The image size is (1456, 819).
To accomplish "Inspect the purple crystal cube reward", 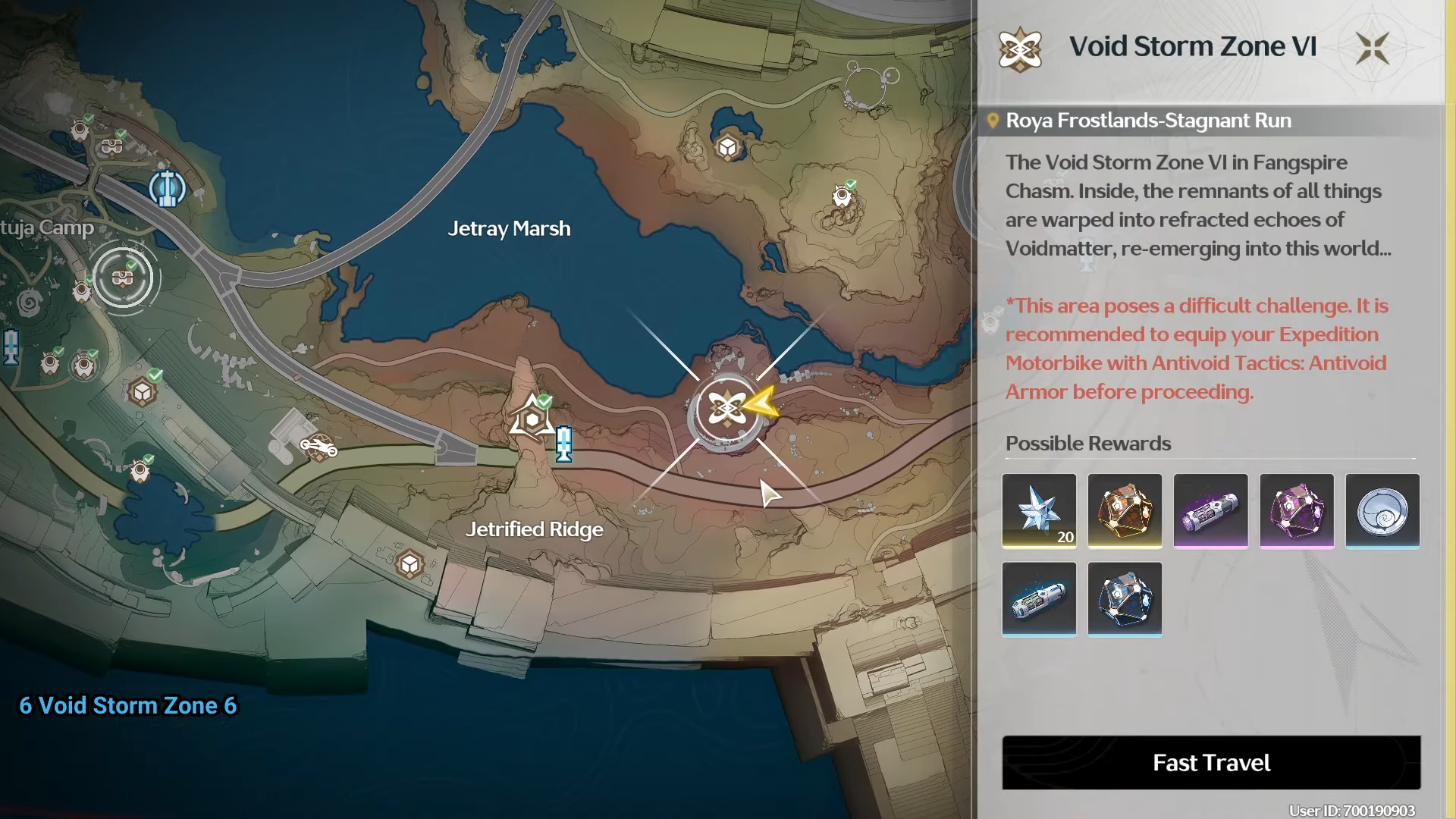I will click(1296, 510).
